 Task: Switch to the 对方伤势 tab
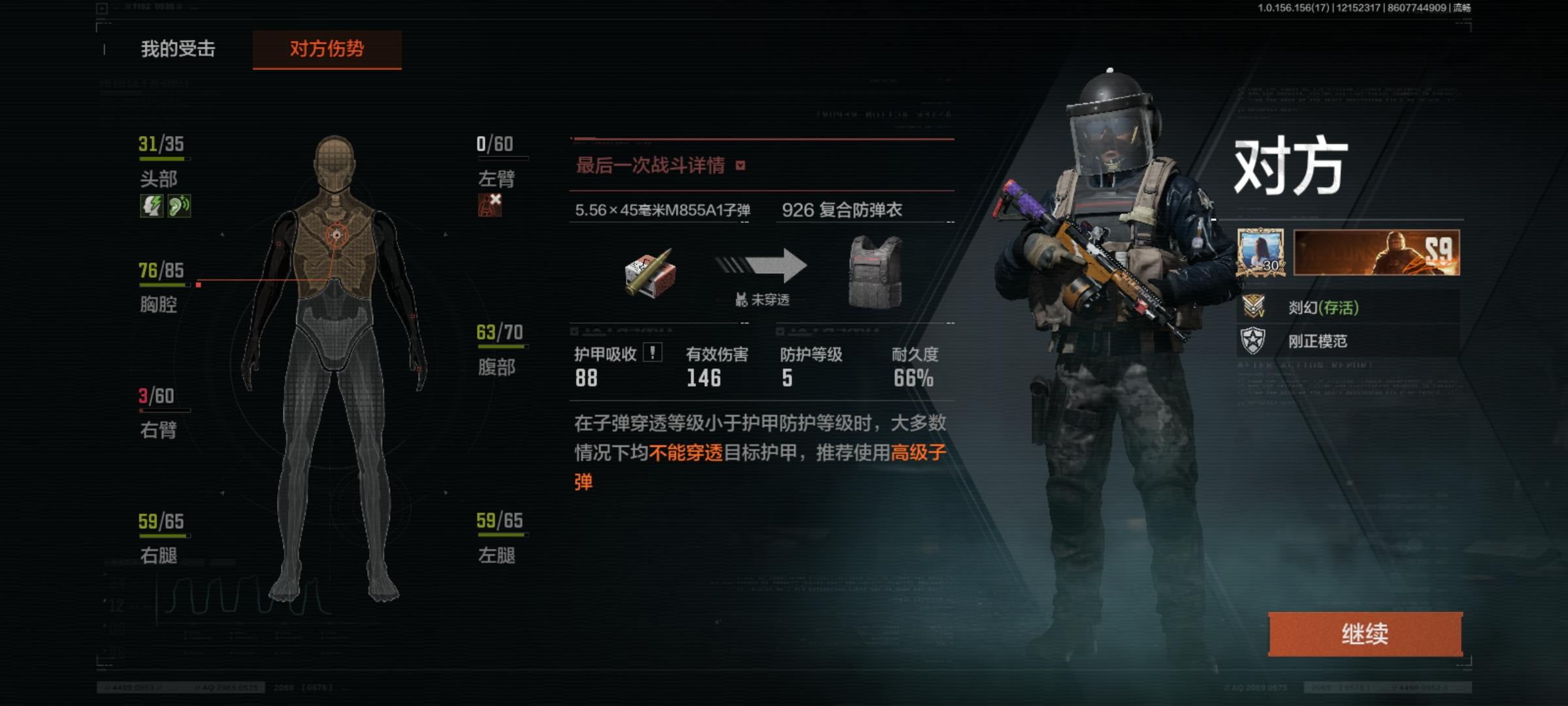(x=328, y=48)
